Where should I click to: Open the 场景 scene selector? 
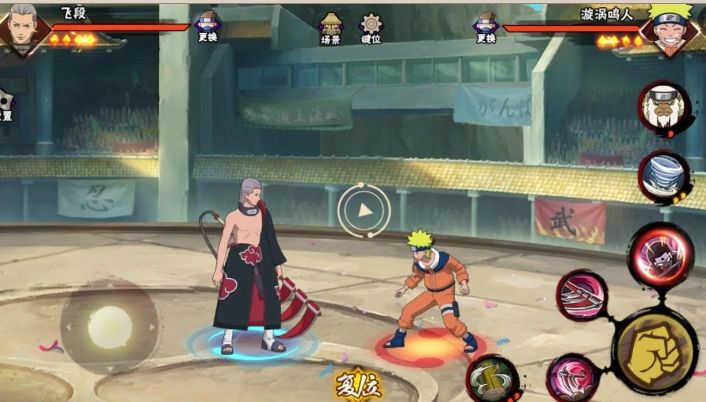[330, 28]
